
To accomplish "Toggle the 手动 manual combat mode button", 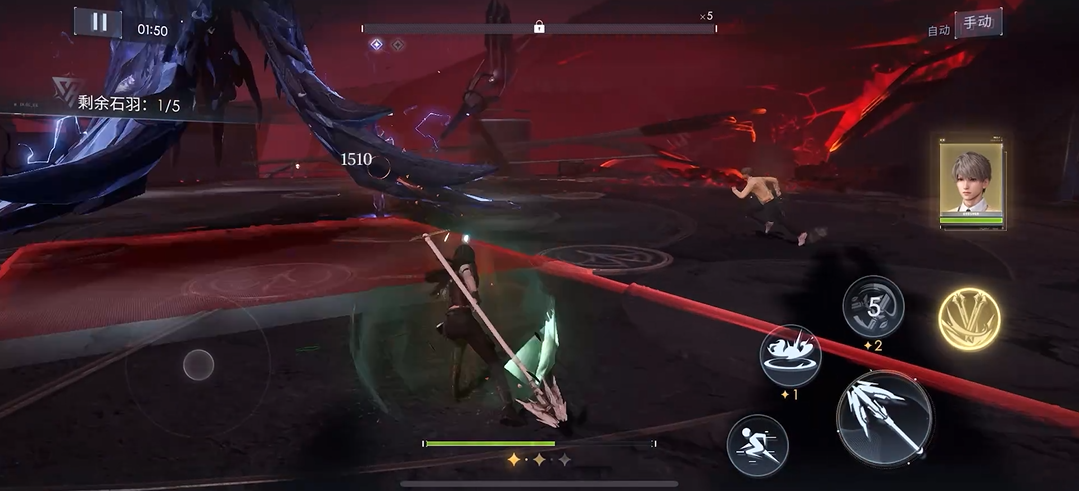I will (978, 24).
